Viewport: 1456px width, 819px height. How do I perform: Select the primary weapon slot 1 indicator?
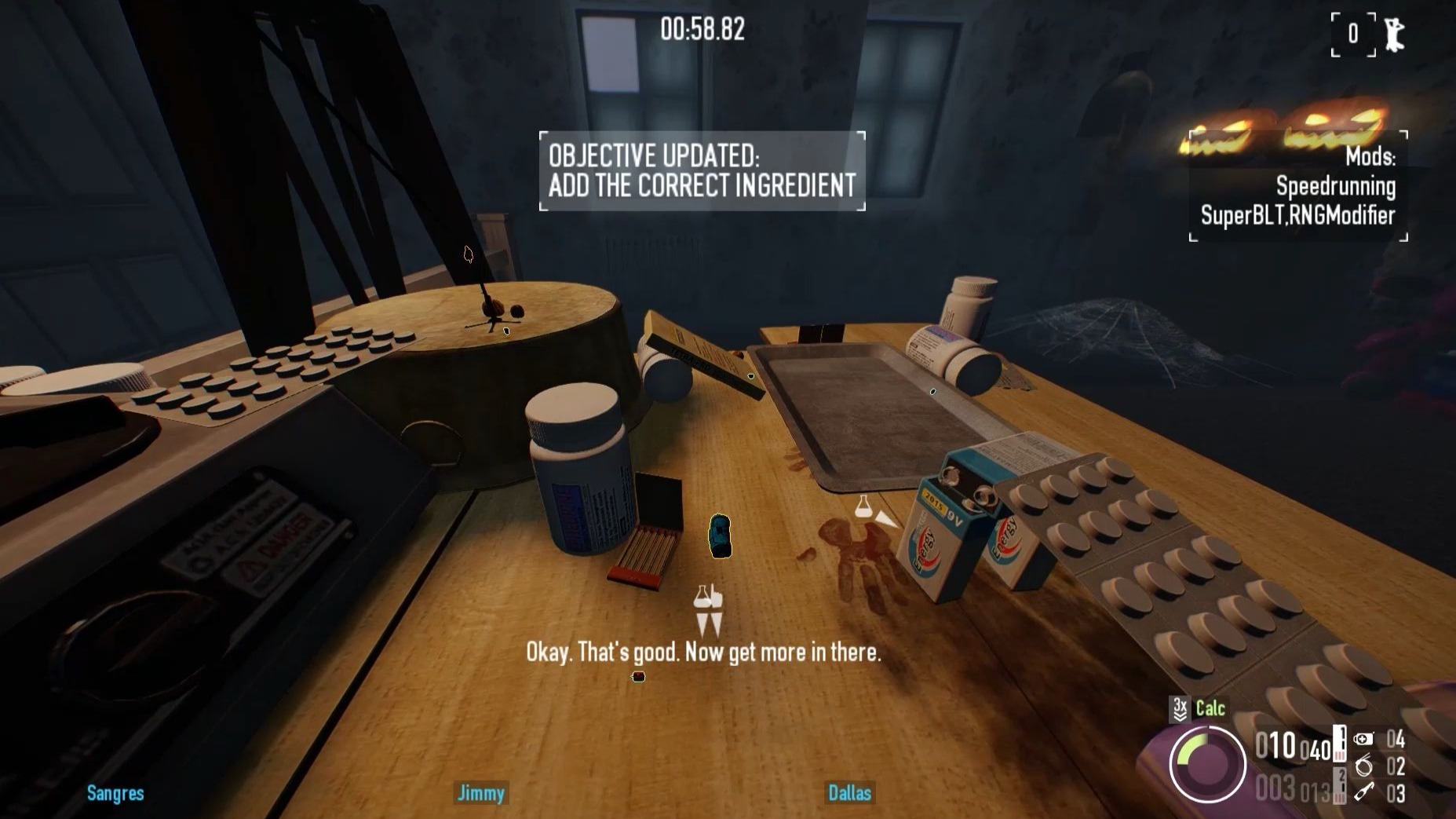click(1341, 744)
